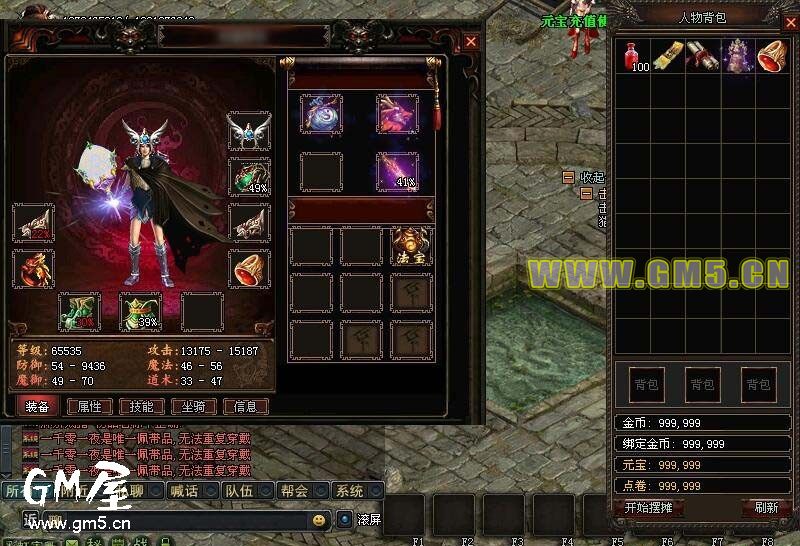Pick the red gem ring in the bag
800x546 pixels.
click(772, 55)
